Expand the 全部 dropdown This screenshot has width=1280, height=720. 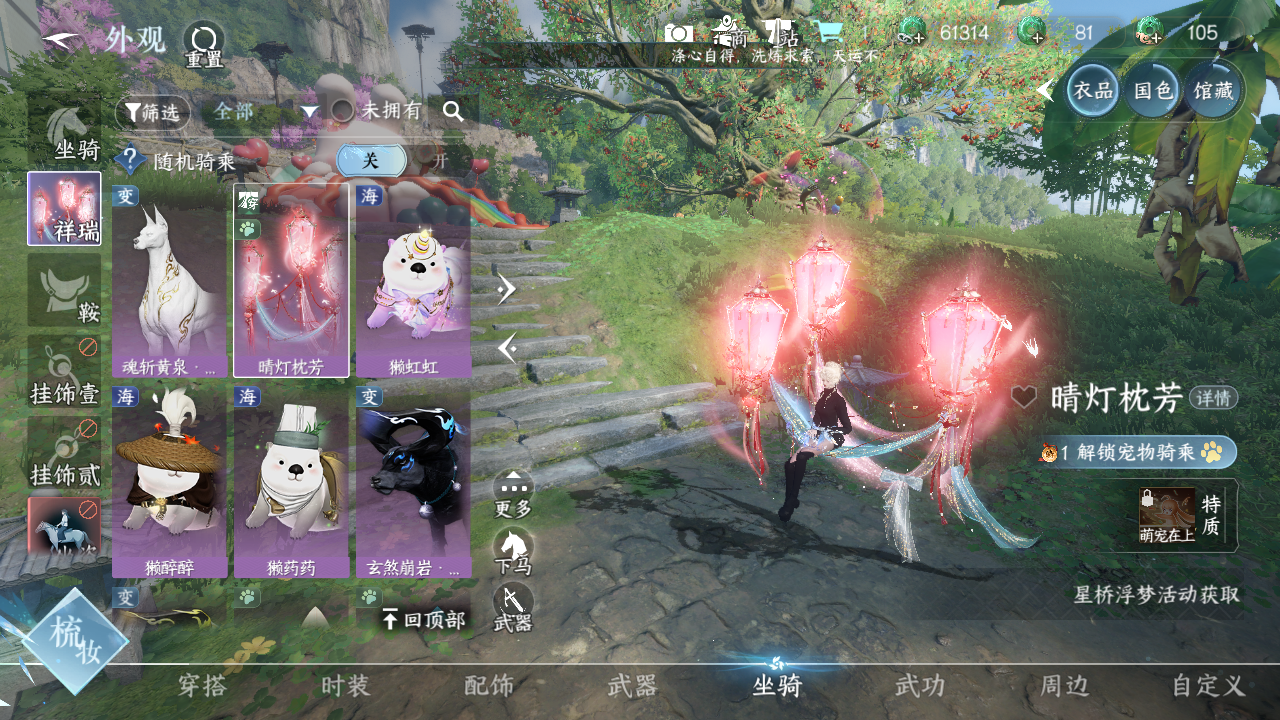(264, 111)
